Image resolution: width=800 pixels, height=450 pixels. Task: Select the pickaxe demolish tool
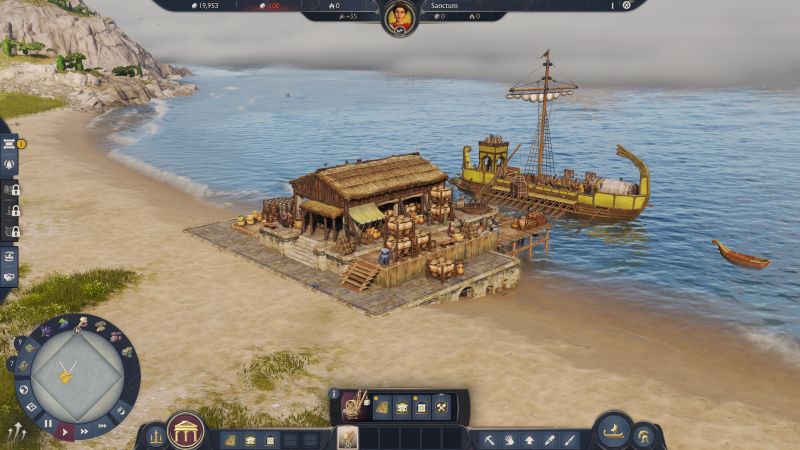(x=489, y=439)
